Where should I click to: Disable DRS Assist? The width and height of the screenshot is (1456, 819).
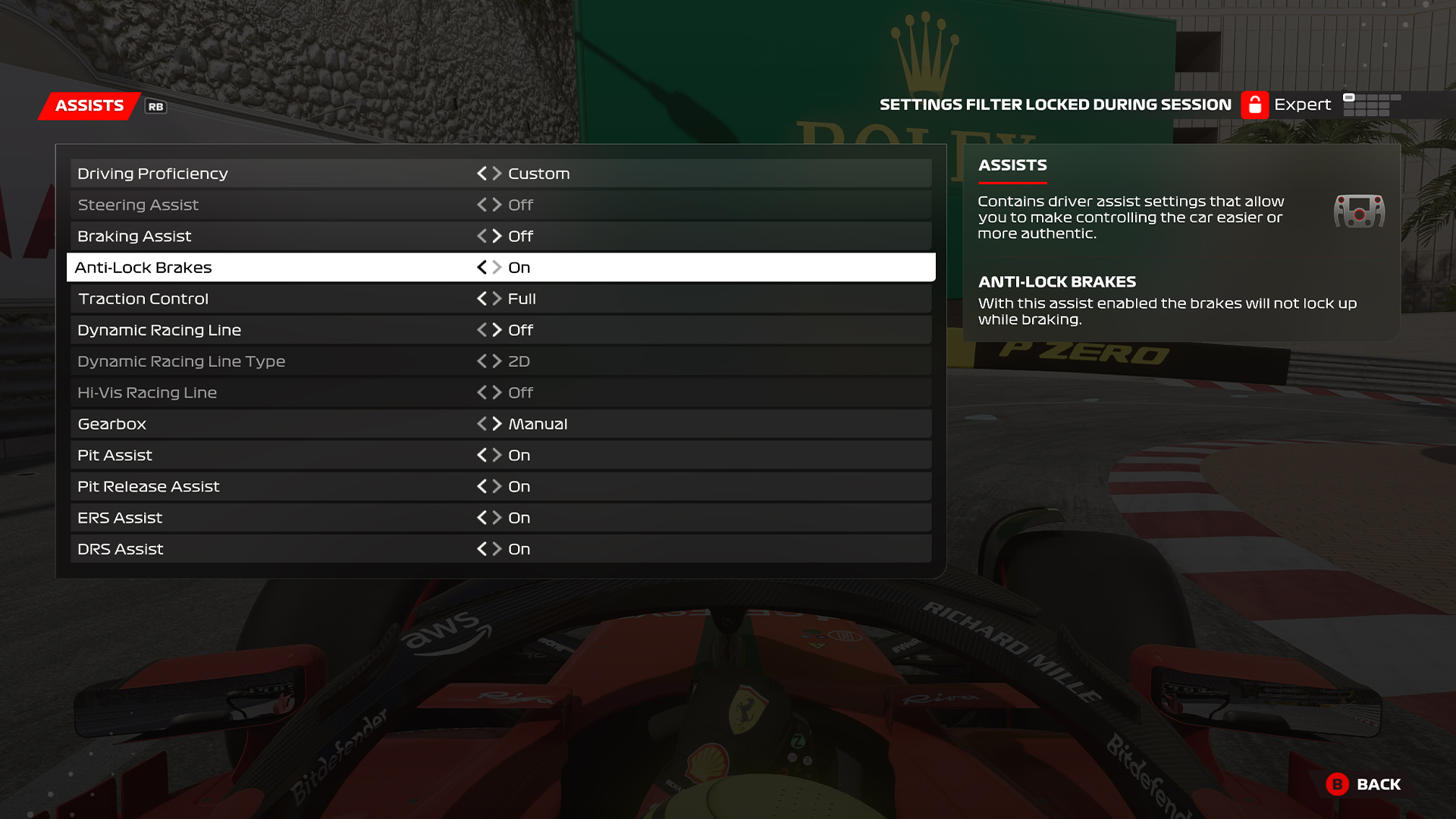point(483,548)
